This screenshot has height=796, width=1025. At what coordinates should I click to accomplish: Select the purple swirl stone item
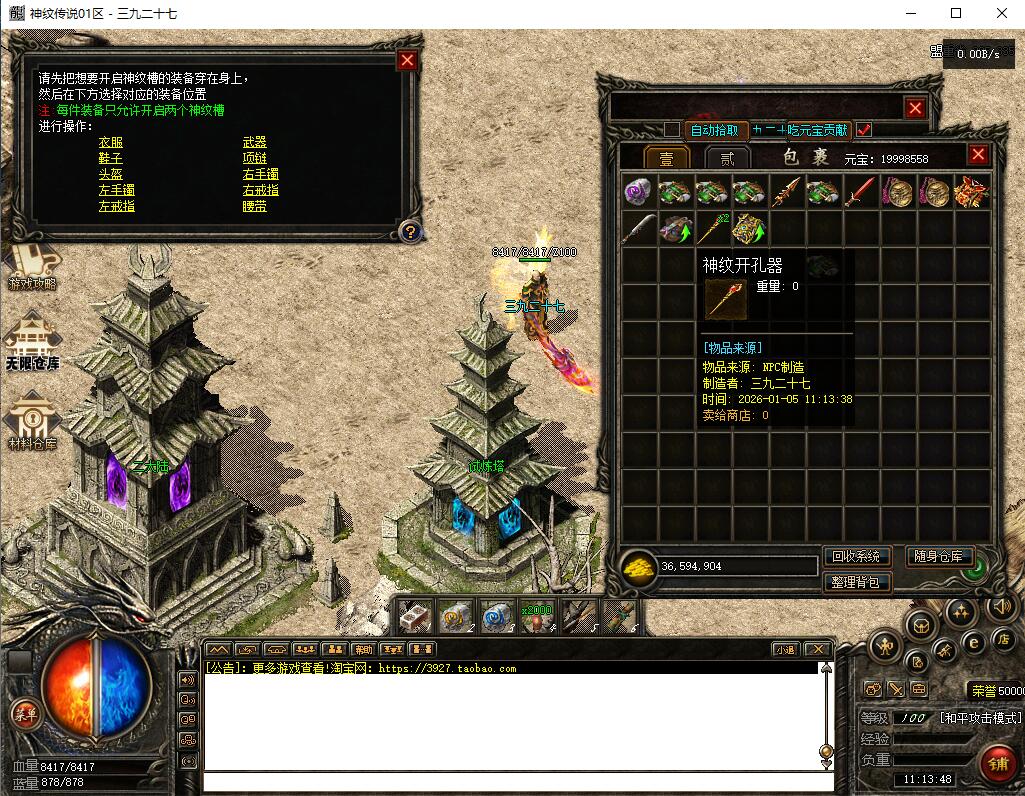pyautogui.click(x=638, y=191)
